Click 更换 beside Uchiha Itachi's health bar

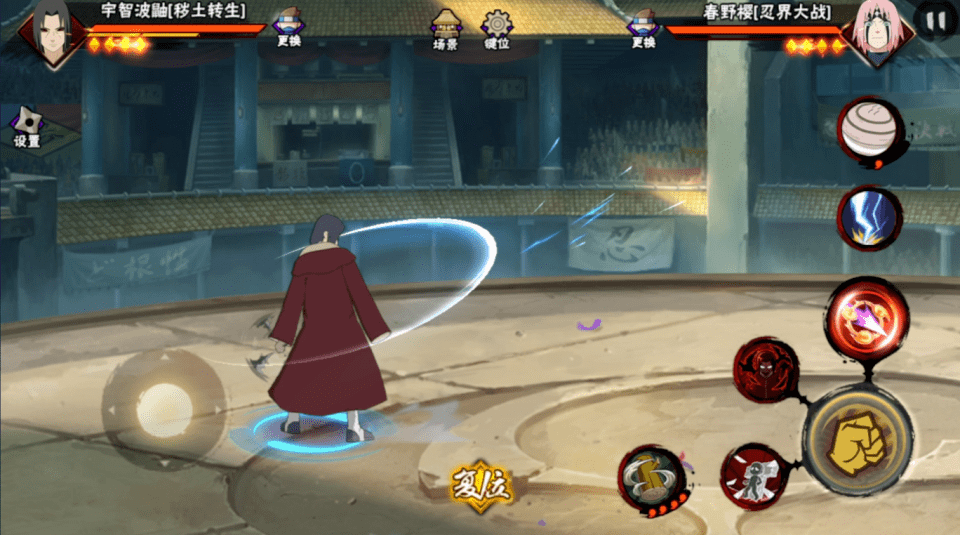287,30
